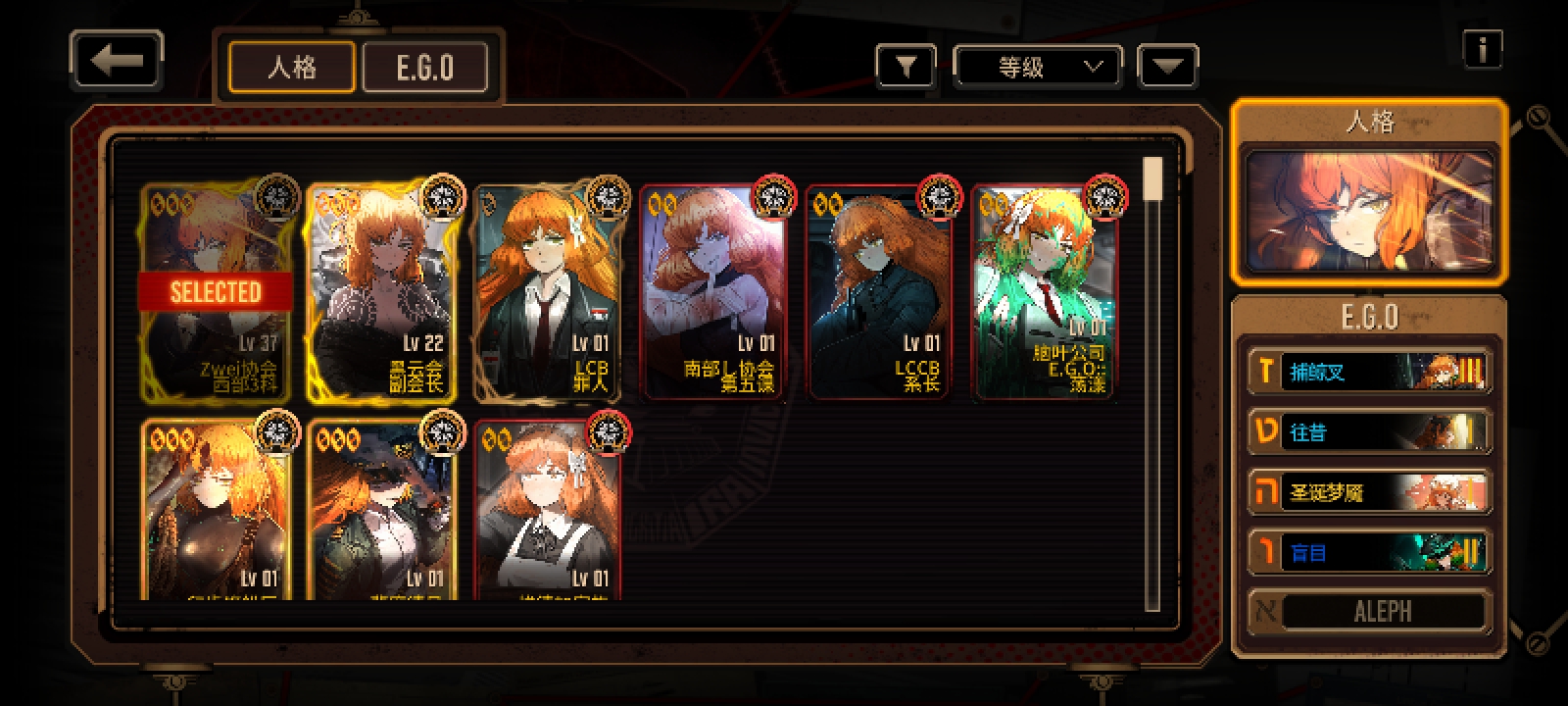Image resolution: width=1568 pixels, height=706 pixels.
Task: Switch to the E.G.O tab
Action: click(425, 68)
